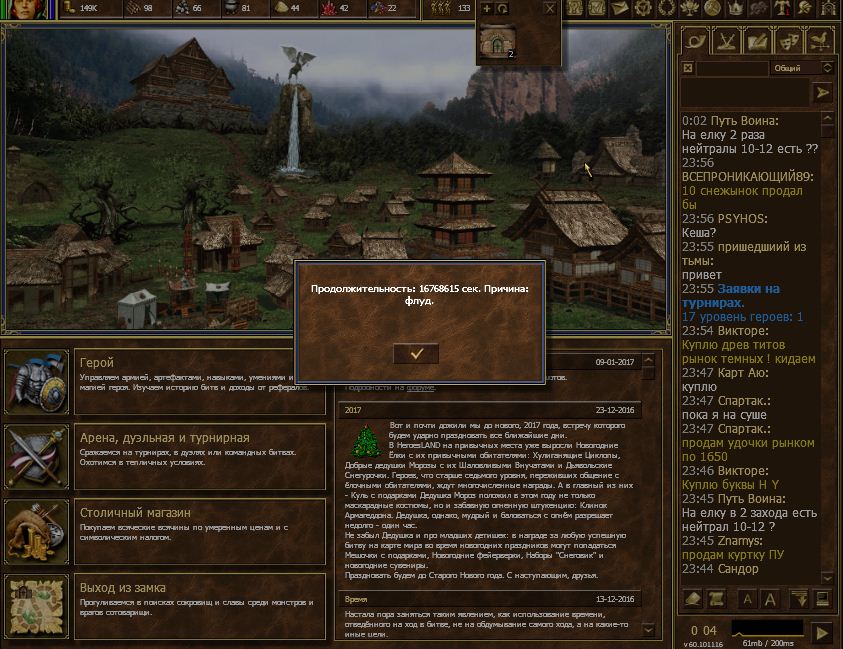Open the Общий chat channel dropdown

[x=802, y=68]
